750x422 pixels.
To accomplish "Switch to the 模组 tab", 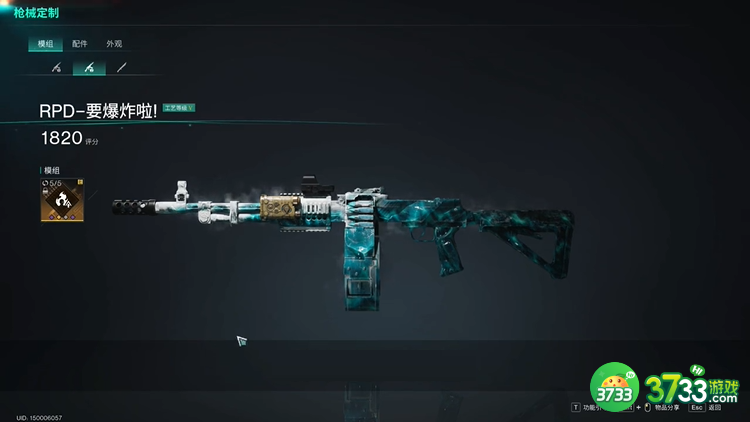I will tap(45, 44).
